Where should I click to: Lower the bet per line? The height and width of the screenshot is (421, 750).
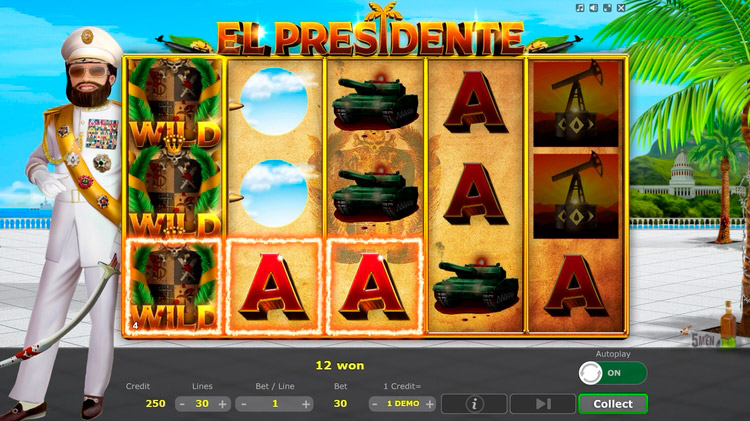click(x=242, y=404)
